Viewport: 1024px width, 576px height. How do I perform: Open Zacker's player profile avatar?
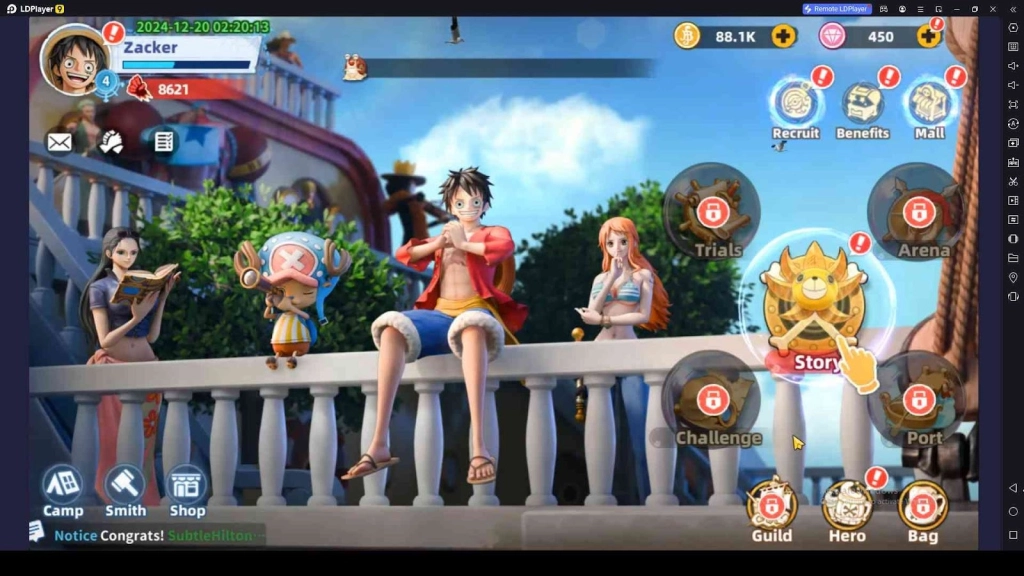pos(75,59)
